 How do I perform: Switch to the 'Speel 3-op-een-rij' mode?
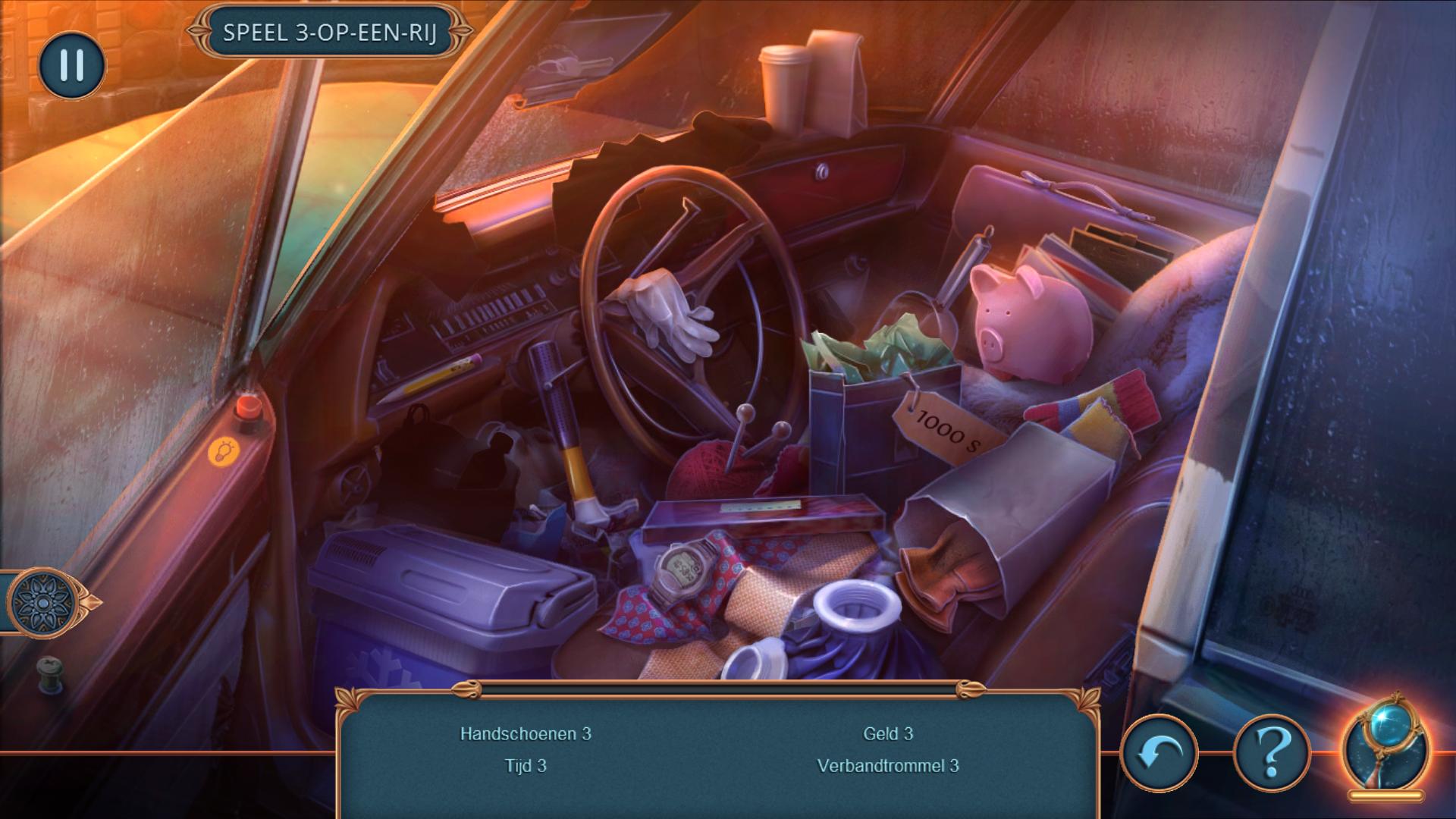coord(330,33)
